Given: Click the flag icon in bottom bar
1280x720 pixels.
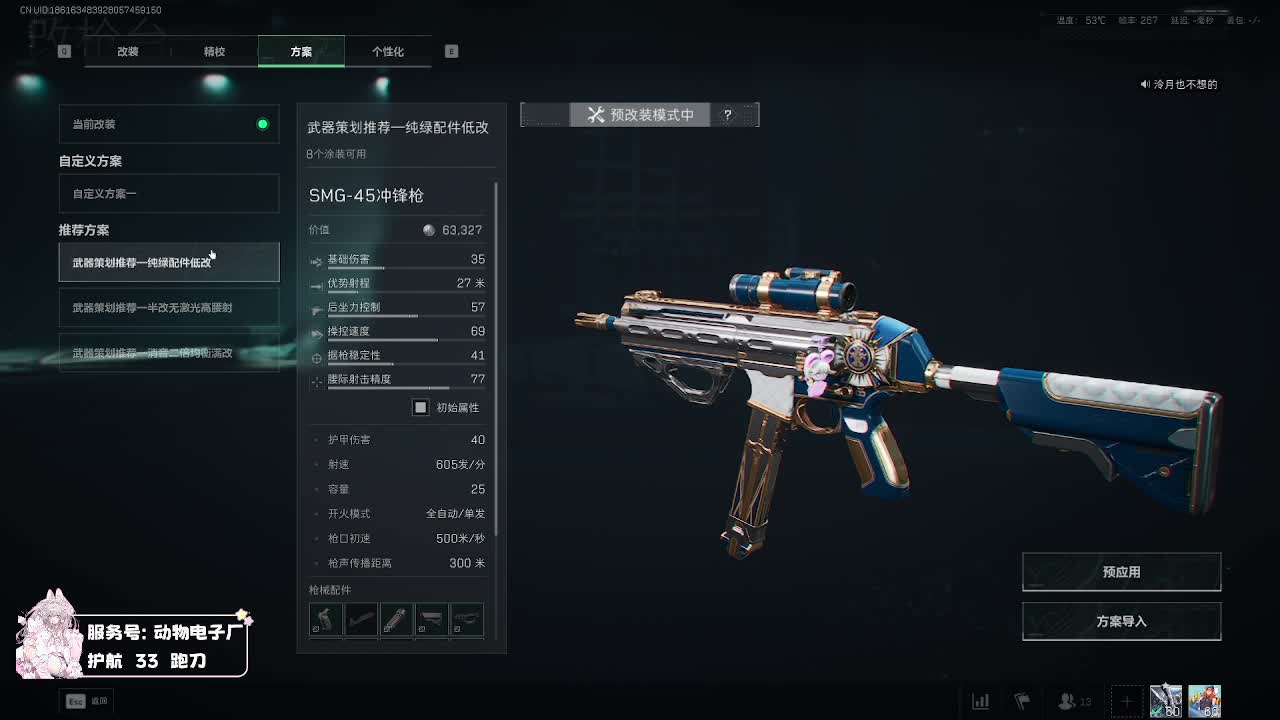Looking at the screenshot, I should (1021, 701).
